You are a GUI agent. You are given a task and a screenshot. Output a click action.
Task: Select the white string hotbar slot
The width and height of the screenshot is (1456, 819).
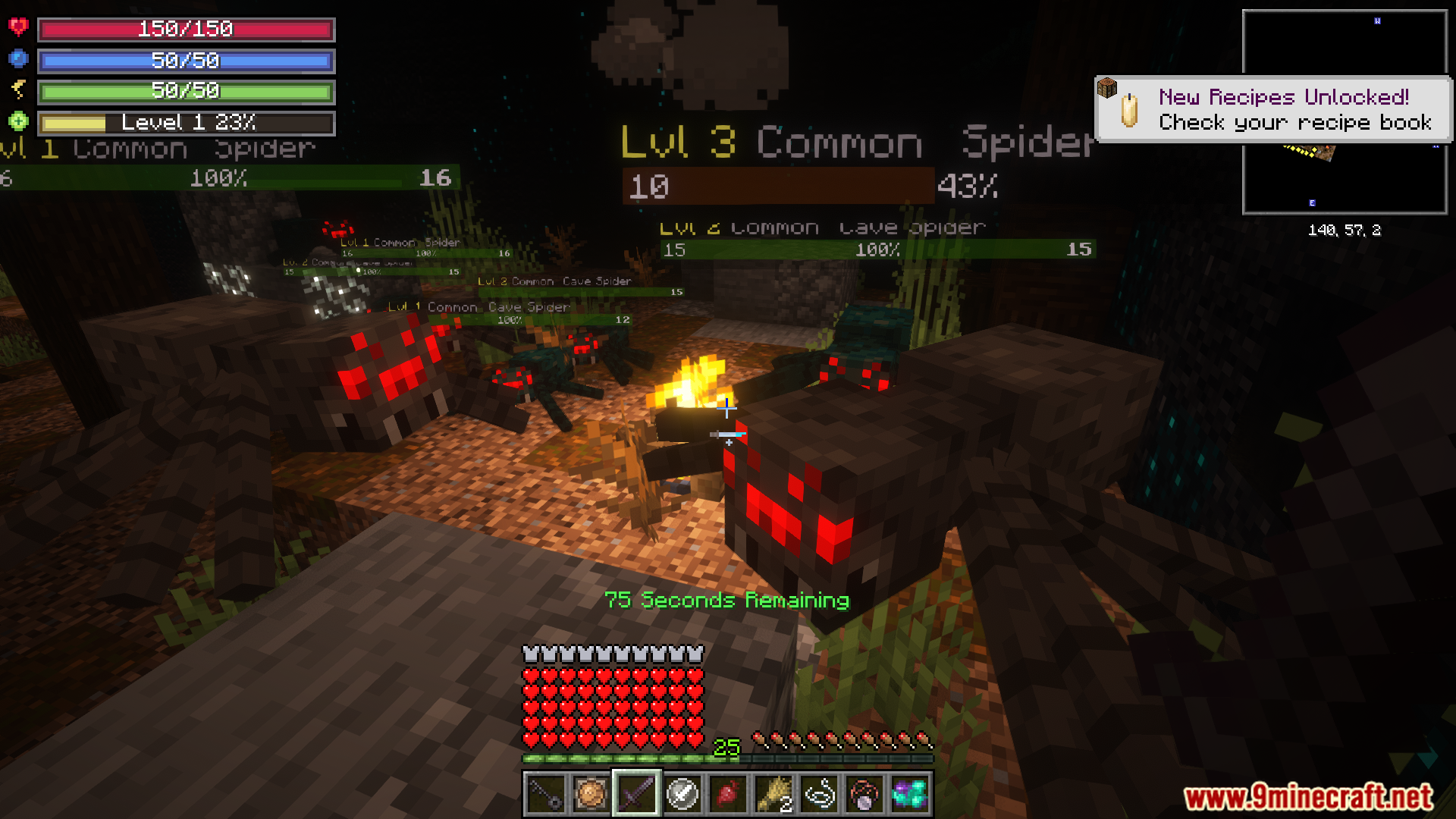819,794
